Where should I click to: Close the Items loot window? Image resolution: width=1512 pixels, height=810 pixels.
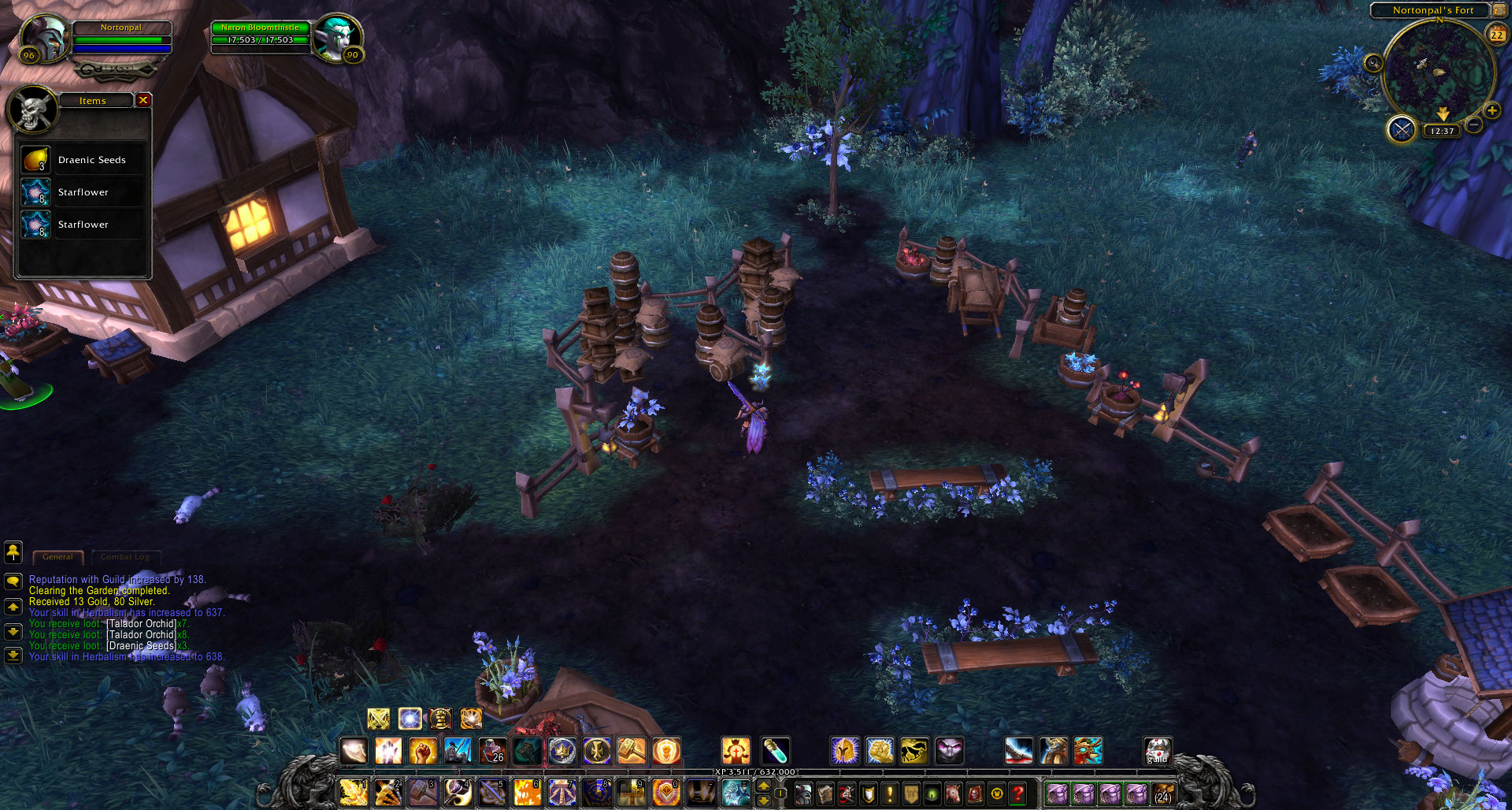143,100
